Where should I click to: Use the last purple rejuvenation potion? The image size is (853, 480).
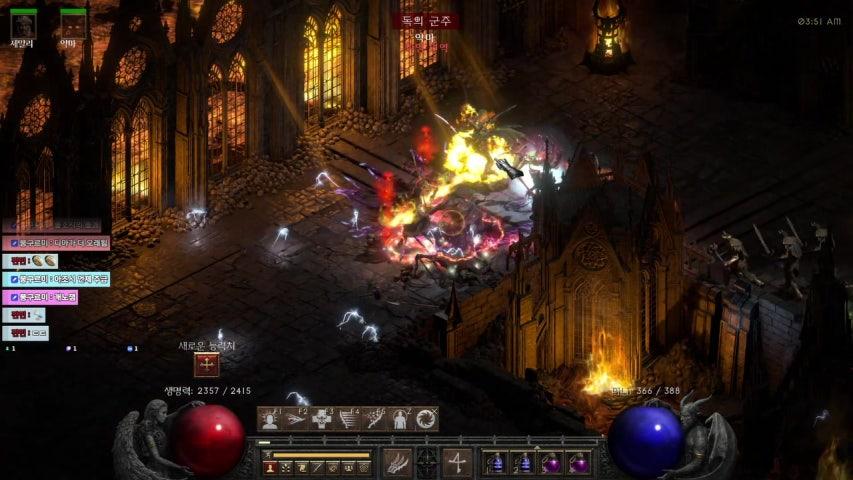pos(579,463)
